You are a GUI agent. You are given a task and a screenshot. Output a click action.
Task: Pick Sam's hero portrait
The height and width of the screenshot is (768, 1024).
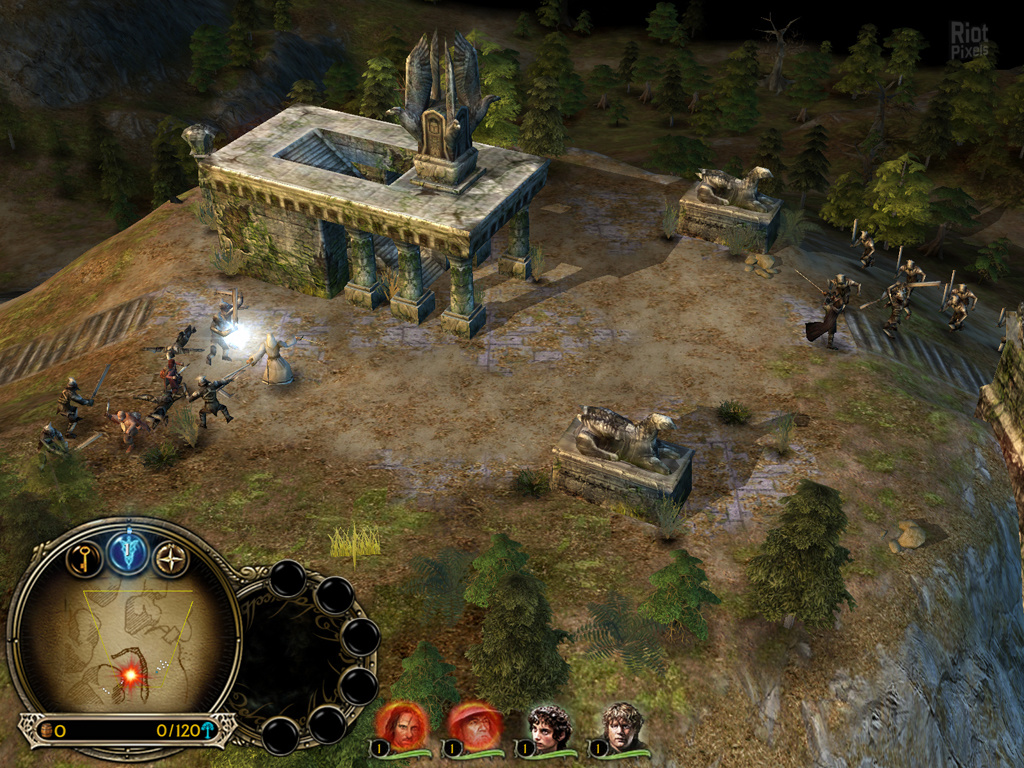click(622, 727)
